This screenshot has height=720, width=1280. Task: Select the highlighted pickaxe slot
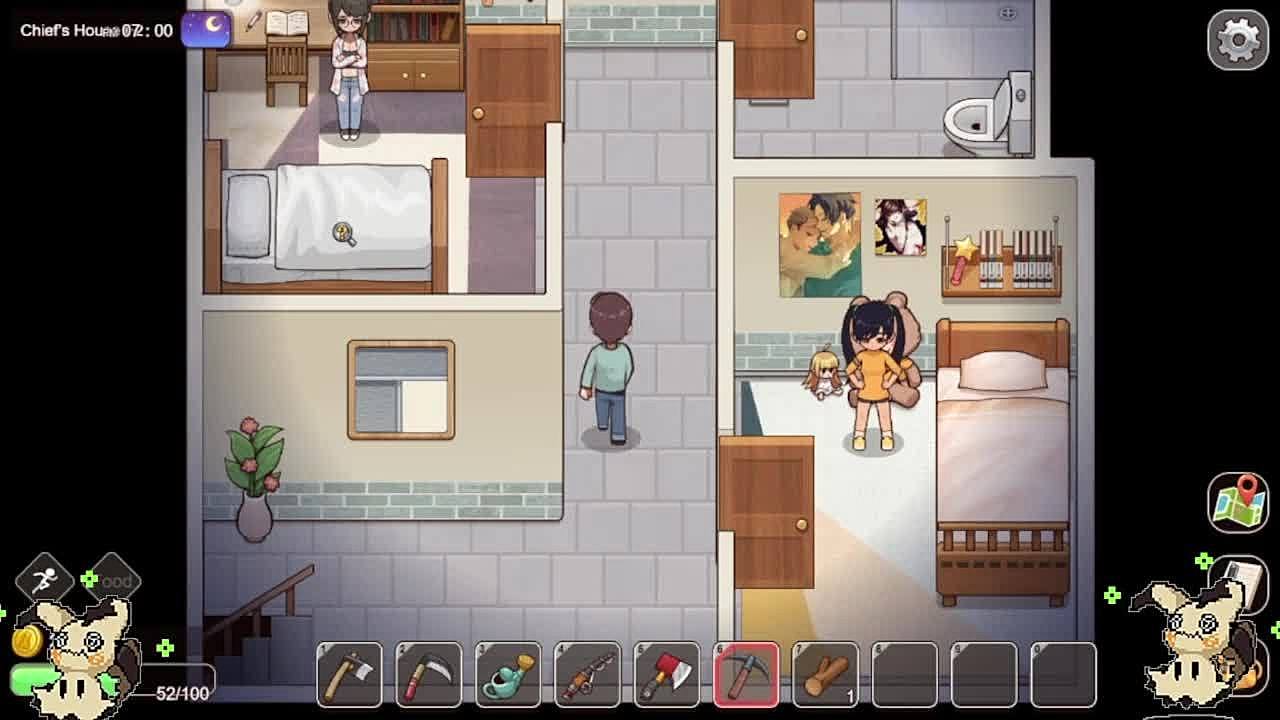[x=746, y=674]
